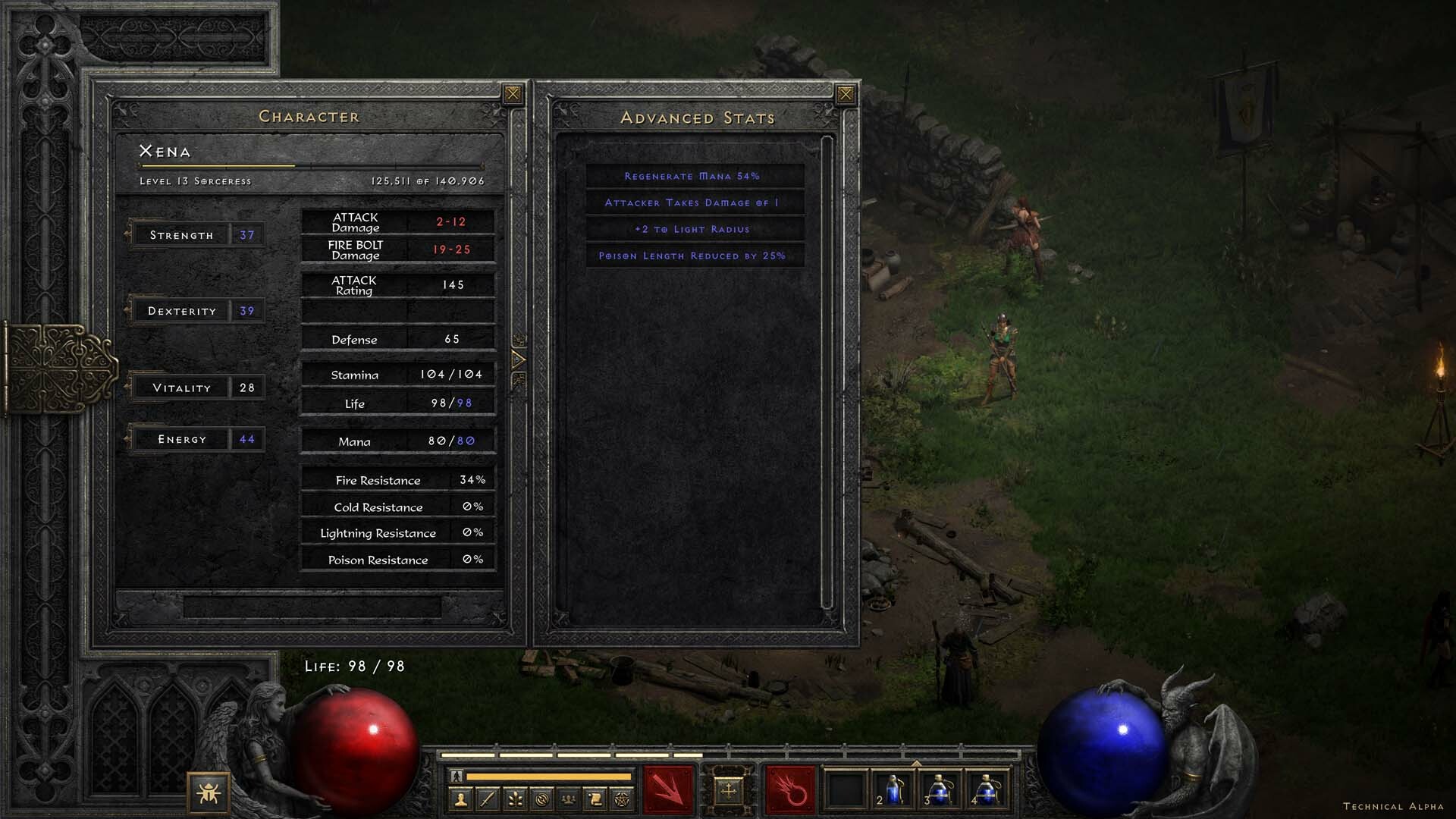Select the sword icon in the bottom menu bar

click(487, 800)
